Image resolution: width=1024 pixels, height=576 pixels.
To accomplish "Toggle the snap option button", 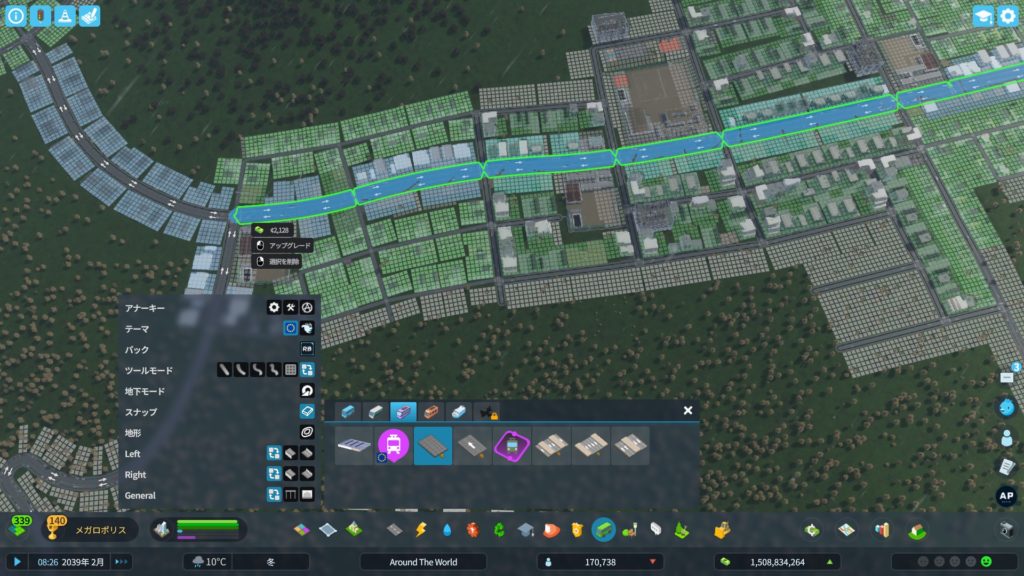I will click(307, 412).
